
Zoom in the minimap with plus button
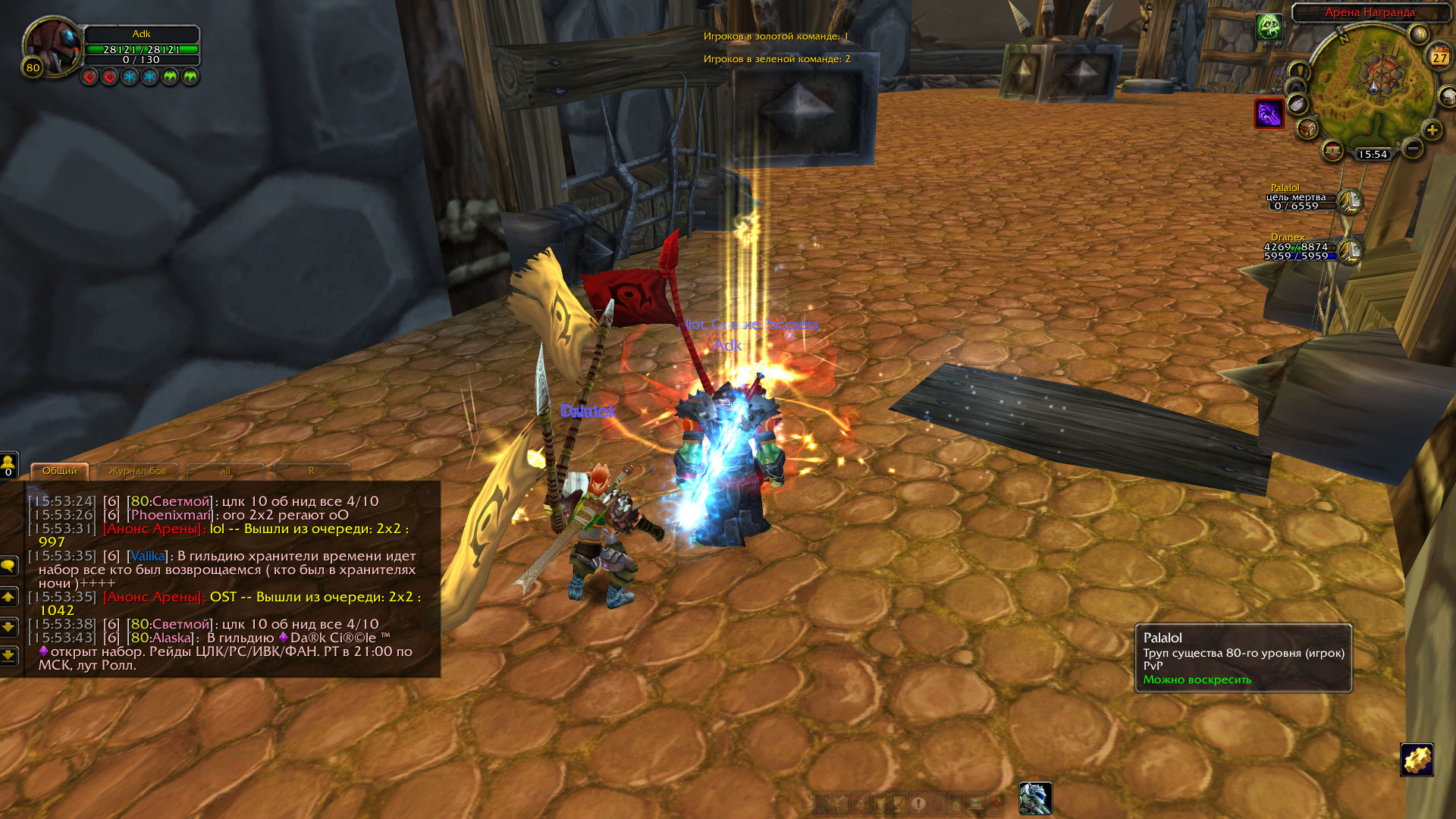coord(1432,130)
